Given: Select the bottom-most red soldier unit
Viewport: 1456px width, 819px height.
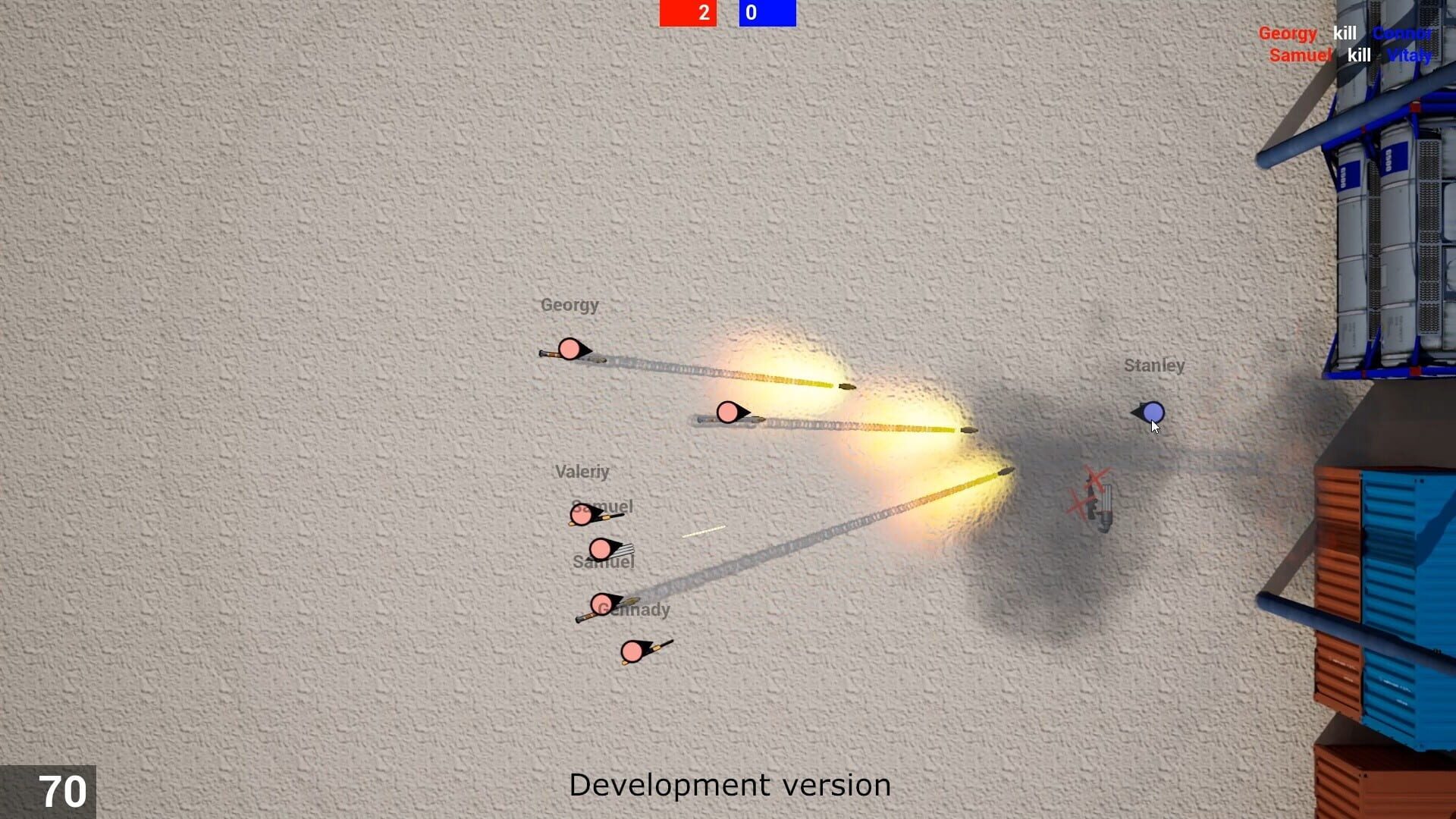Looking at the screenshot, I should 633,652.
